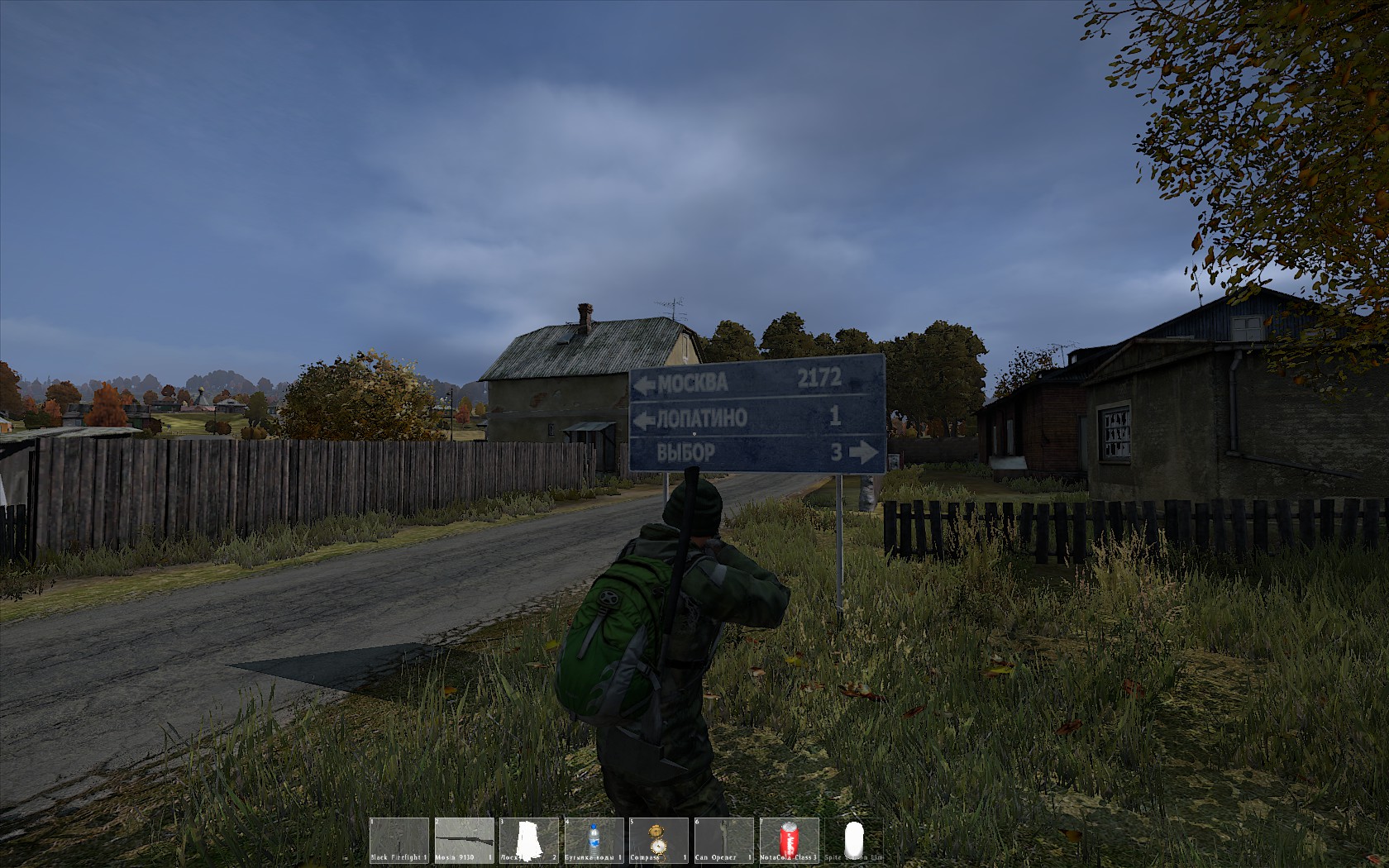This screenshot has width=1389, height=868.
Task: Choose the white rags hotbar slot
Action: pyautogui.click(x=528, y=841)
